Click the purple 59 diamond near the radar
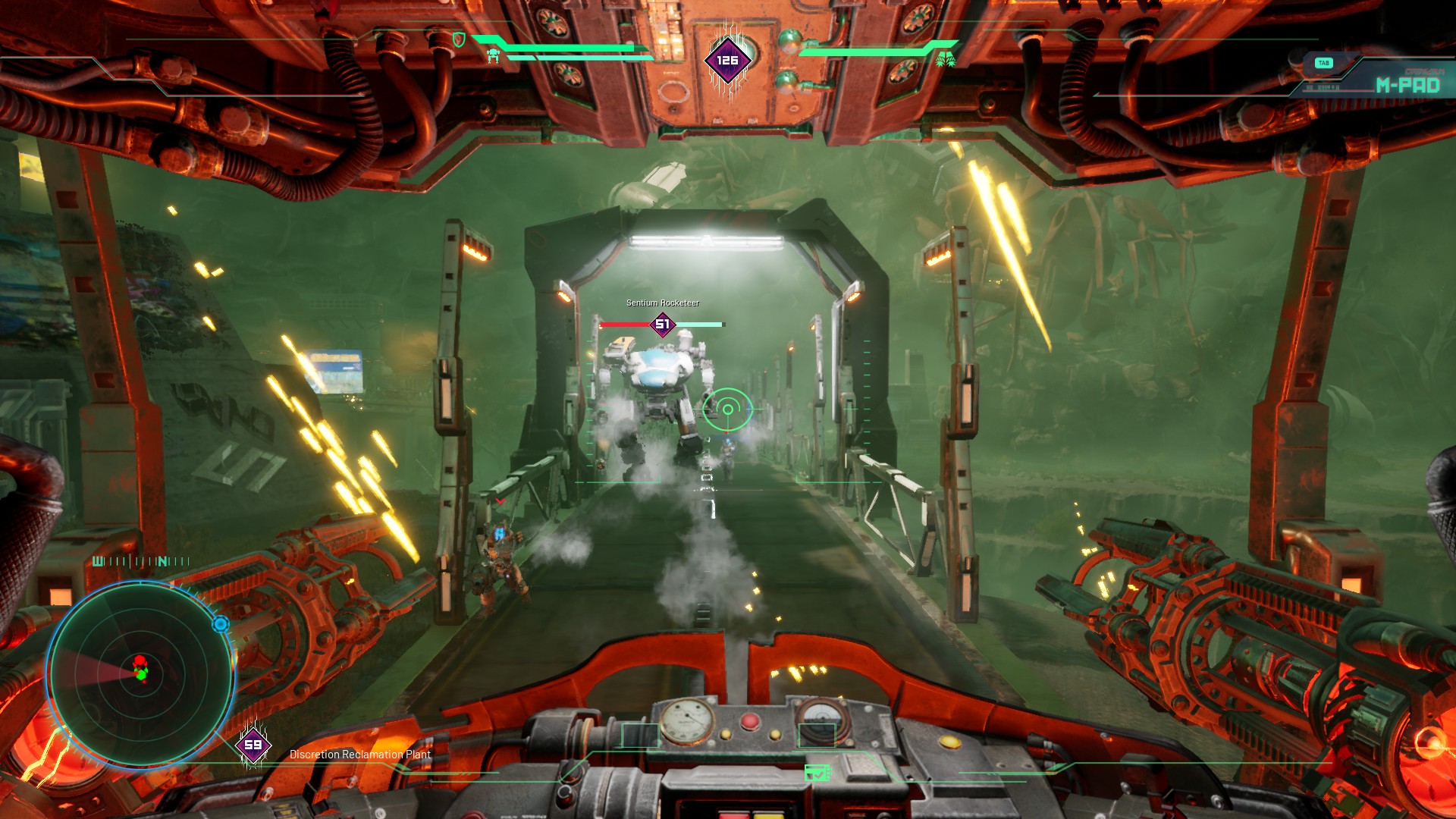The width and height of the screenshot is (1456, 819). pos(253,745)
